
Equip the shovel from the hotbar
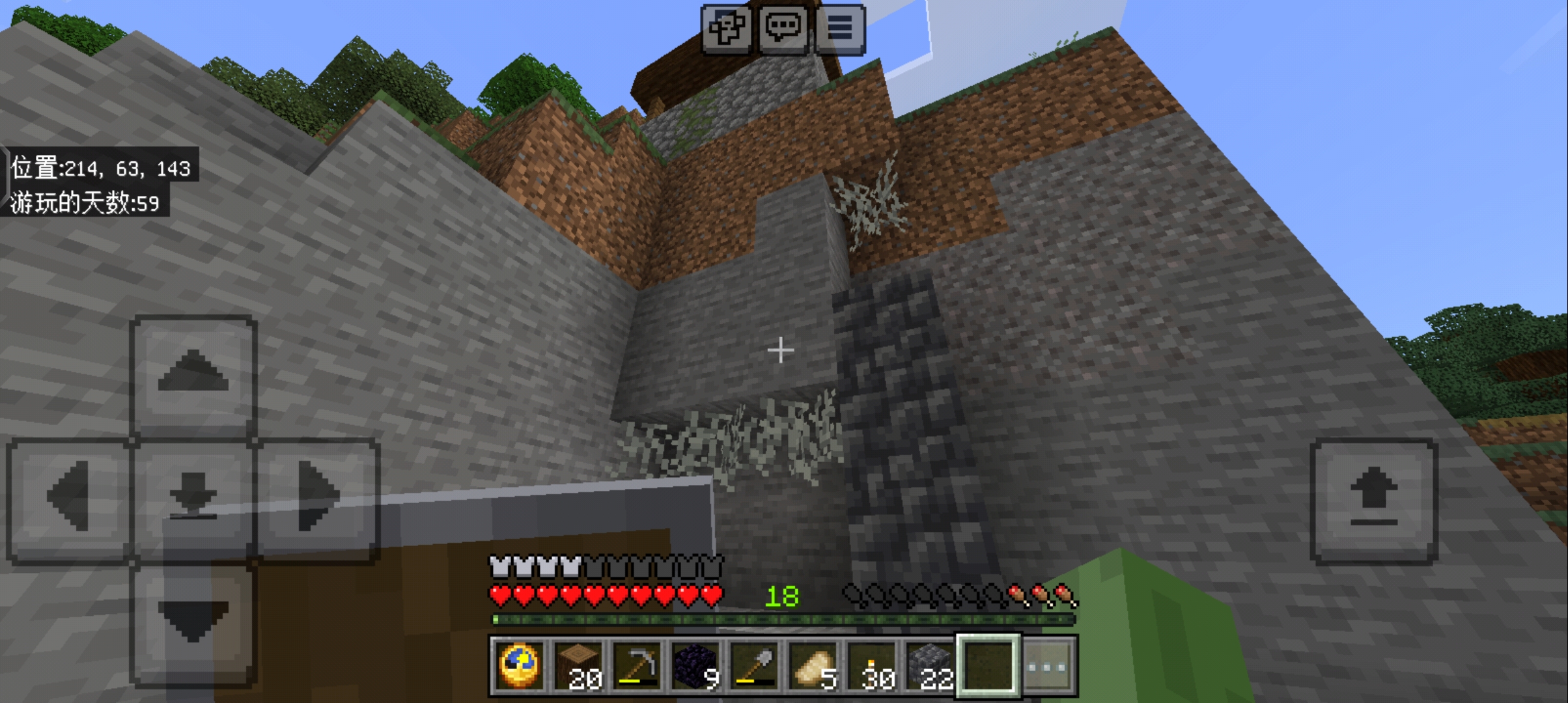(x=754, y=666)
